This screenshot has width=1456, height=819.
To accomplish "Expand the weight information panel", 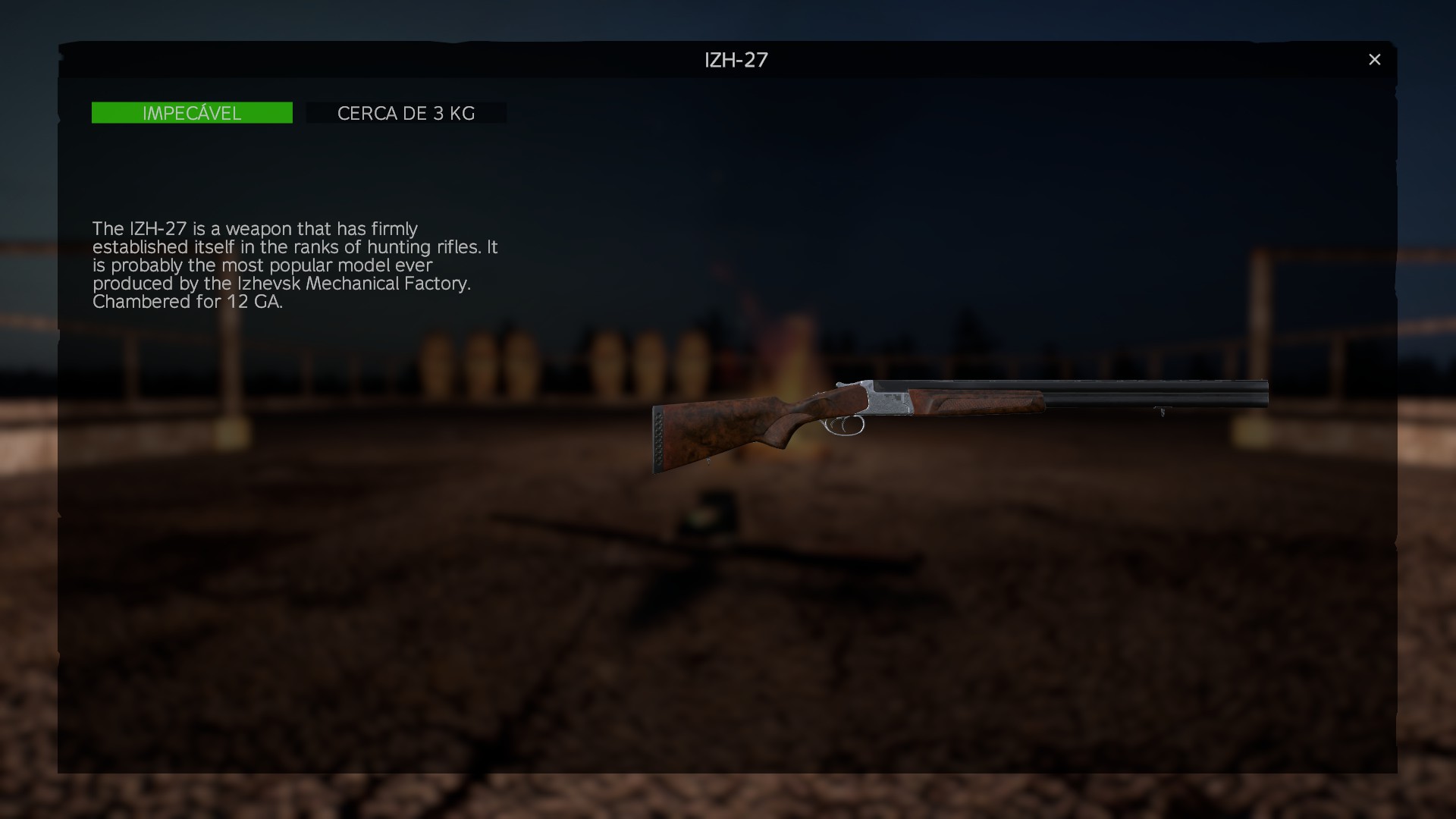I will (x=406, y=112).
